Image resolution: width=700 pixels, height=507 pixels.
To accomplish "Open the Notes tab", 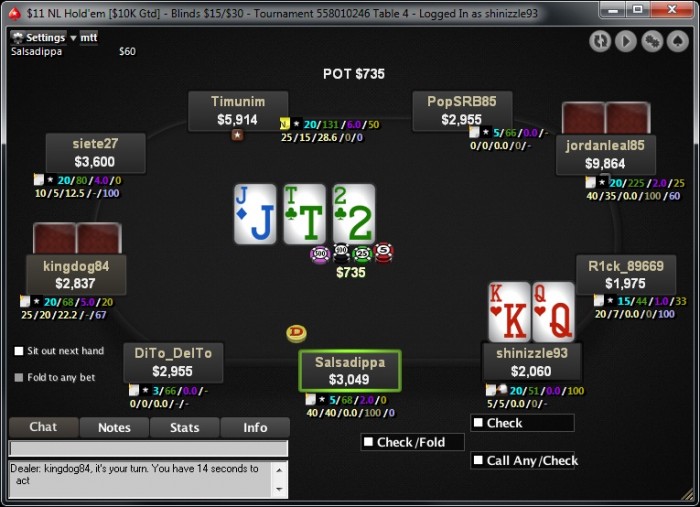I will pyautogui.click(x=114, y=427).
